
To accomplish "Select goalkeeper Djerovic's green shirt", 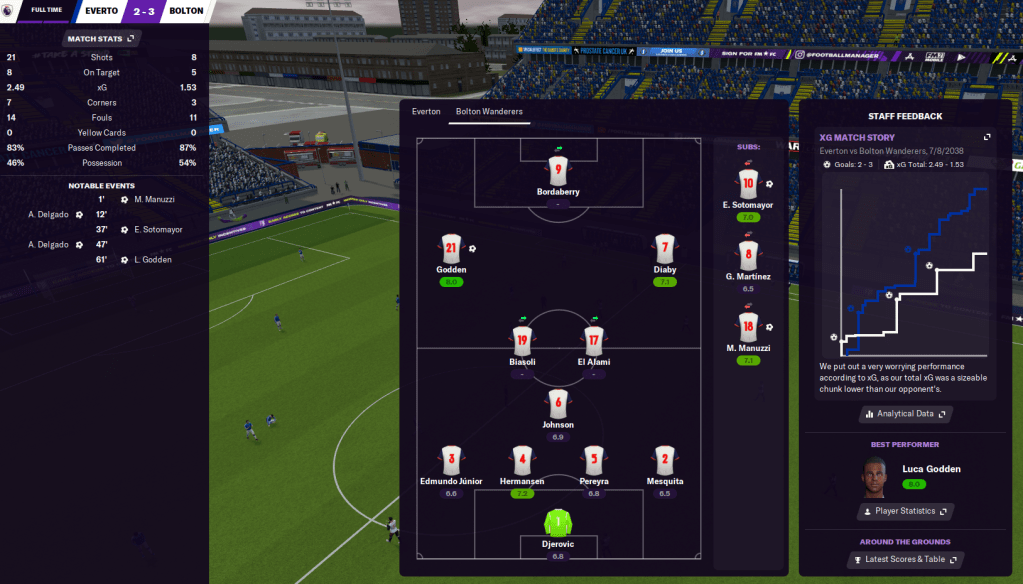I will 558,523.
